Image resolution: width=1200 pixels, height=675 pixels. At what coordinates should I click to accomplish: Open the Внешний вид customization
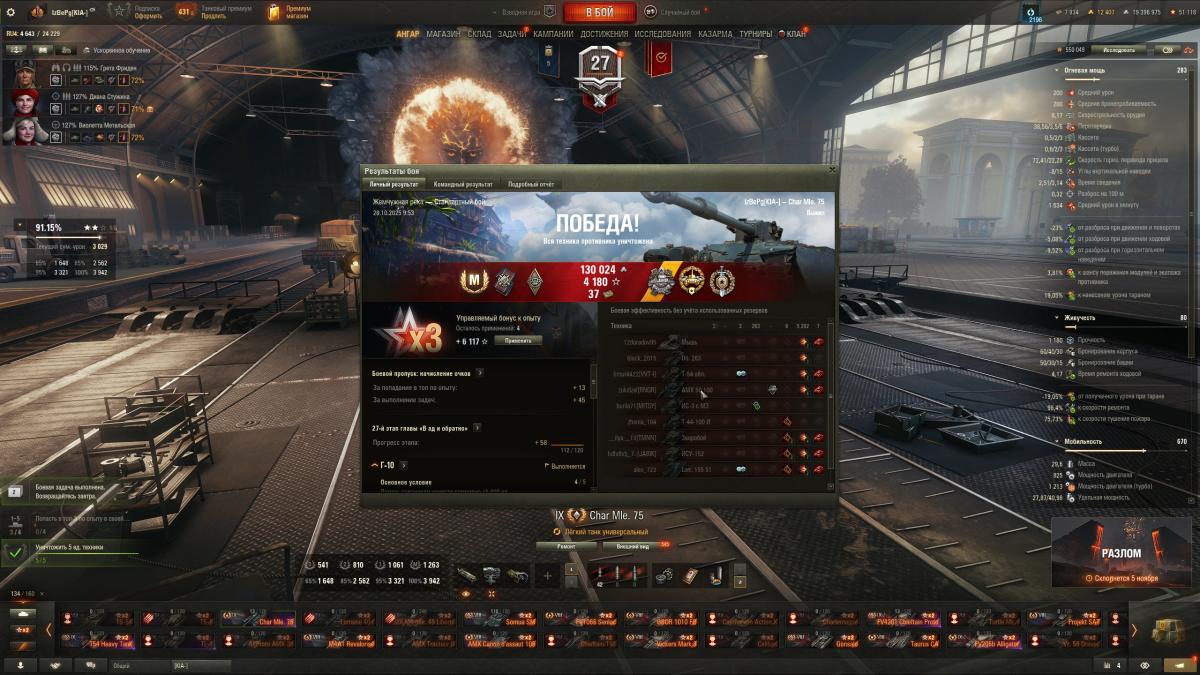tap(632, 546)
